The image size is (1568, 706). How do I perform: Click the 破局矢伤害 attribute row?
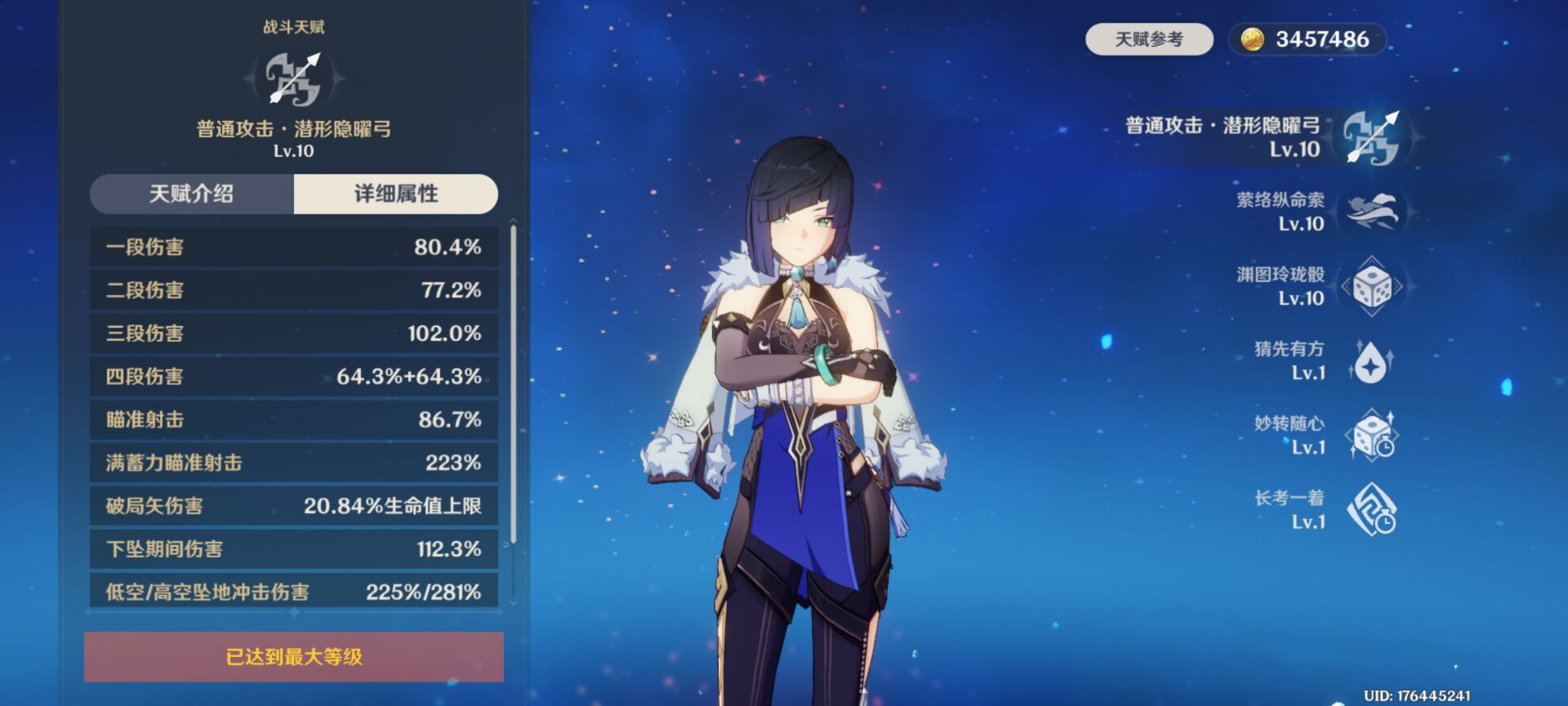click(294, 506)
